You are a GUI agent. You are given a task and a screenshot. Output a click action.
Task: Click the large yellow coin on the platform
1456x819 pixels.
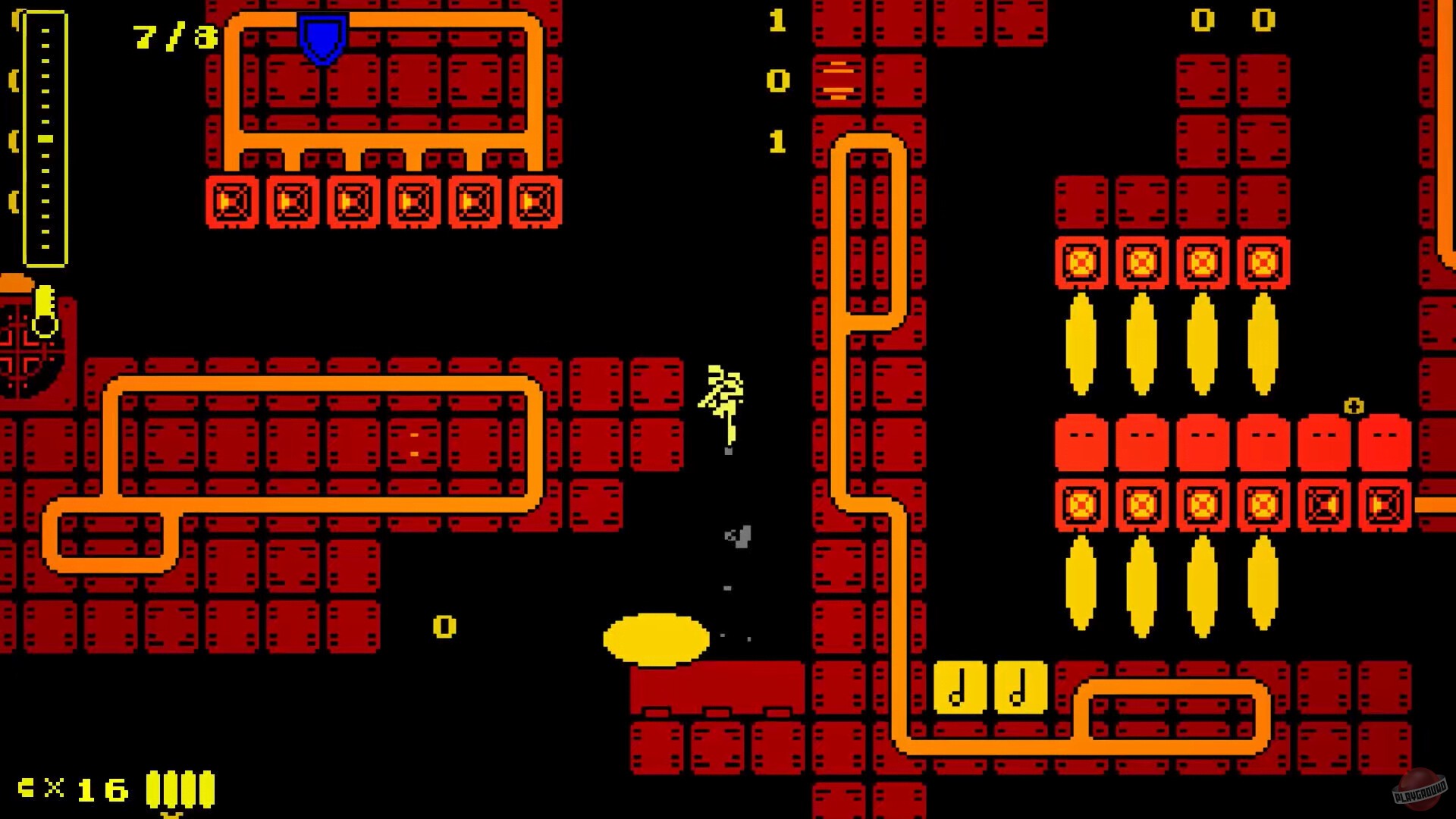[656, 639]
